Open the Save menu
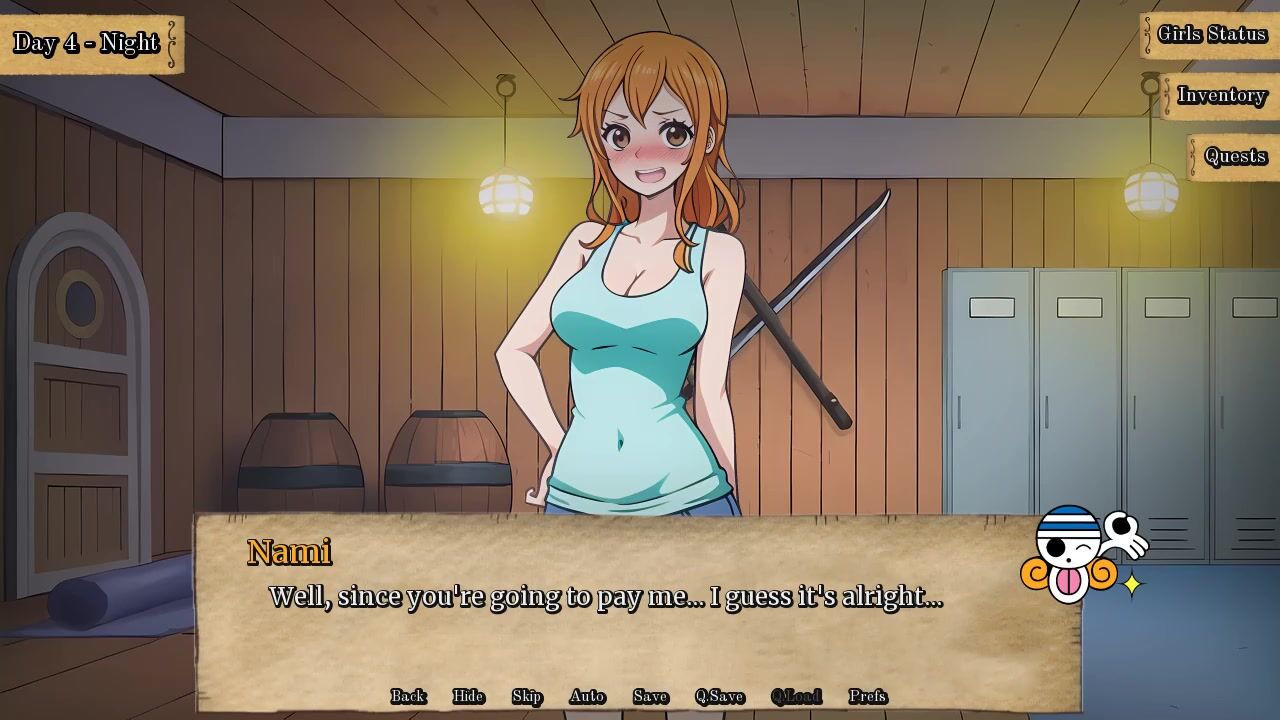Viewport: 1280px width, 720px height. (650, 696)
